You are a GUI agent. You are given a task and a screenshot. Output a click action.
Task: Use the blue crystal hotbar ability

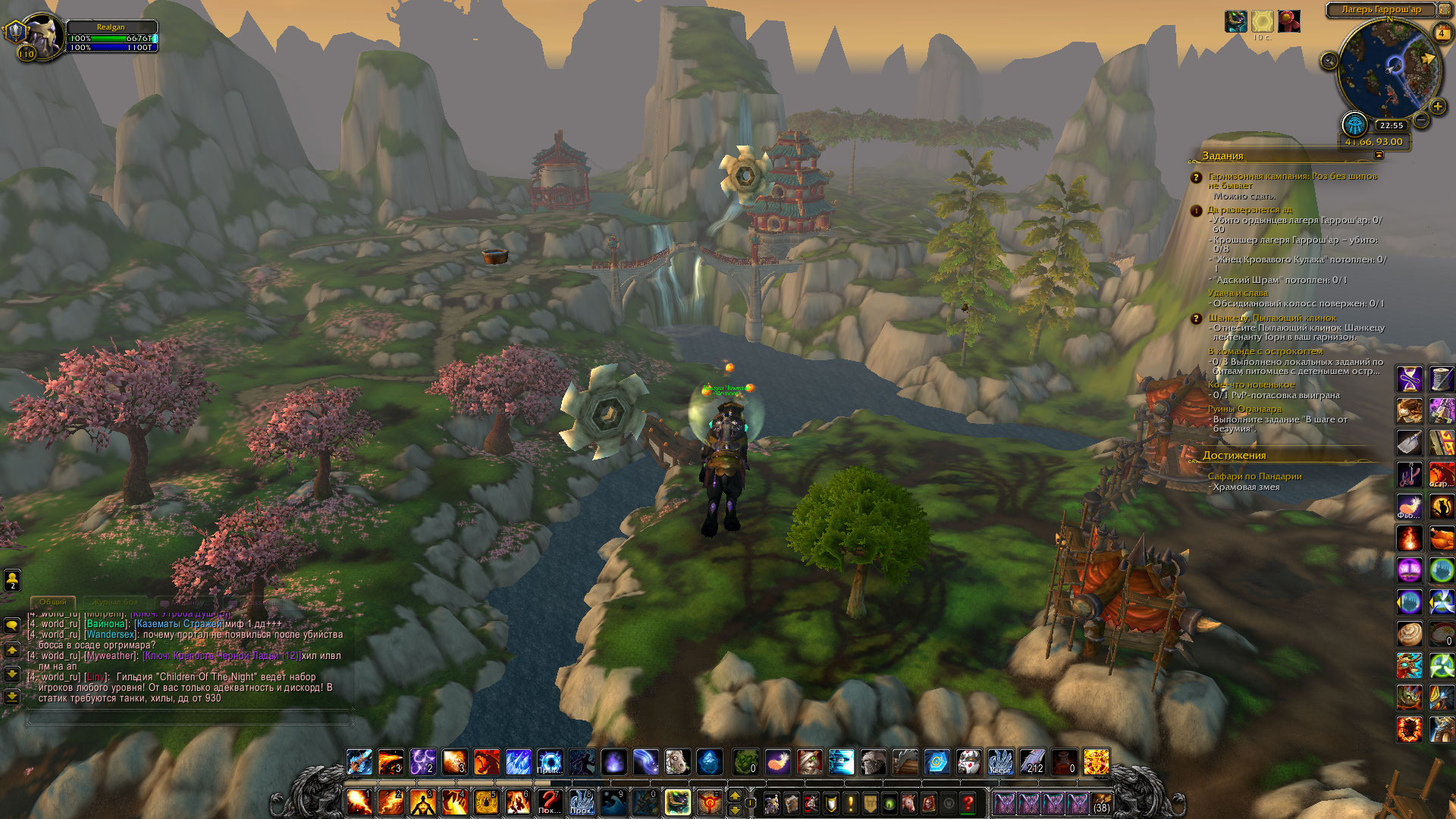click(709, 762)
